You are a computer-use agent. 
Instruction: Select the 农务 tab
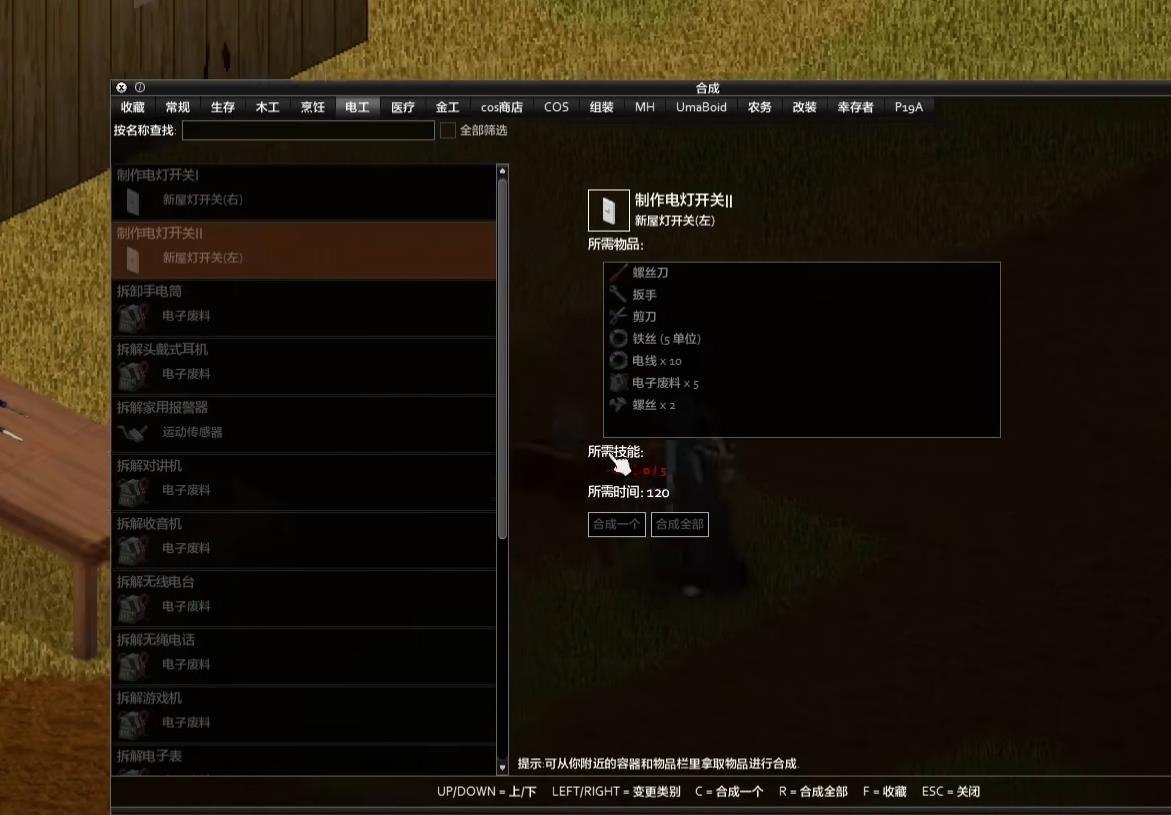tap(760, 107)
